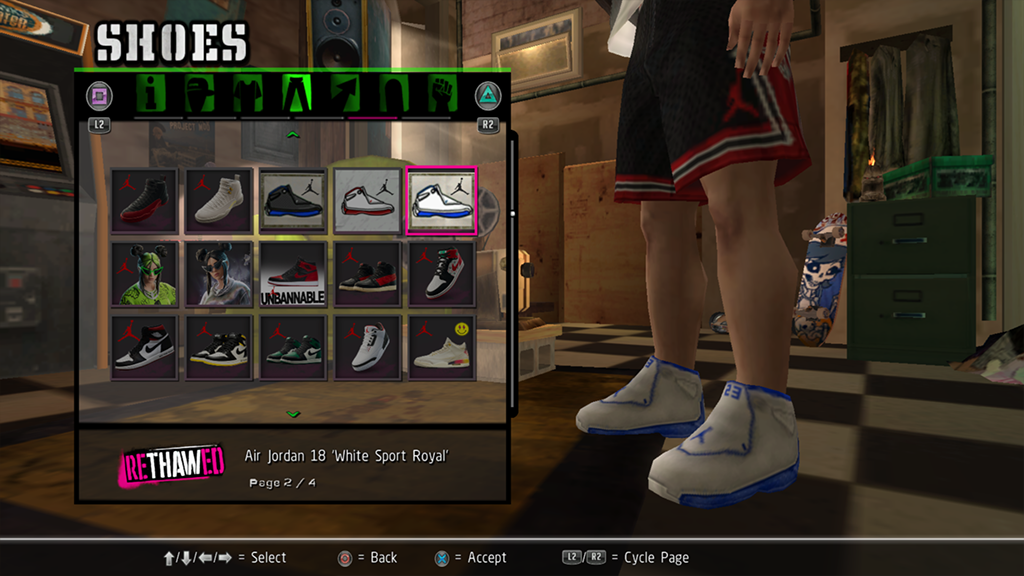Select the t-shirt category tab
Screen dimensions: 1024x576
tap(247, 95)
